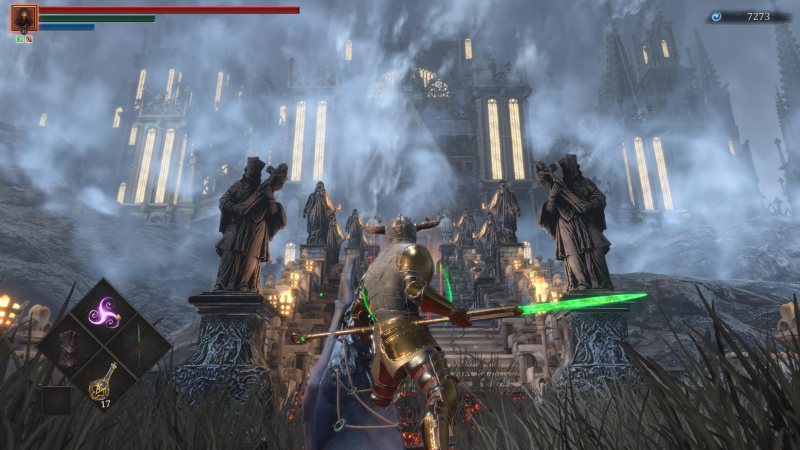Click the hooded character portrait
This screenshot has height=450, width=800.
[24, 18]
